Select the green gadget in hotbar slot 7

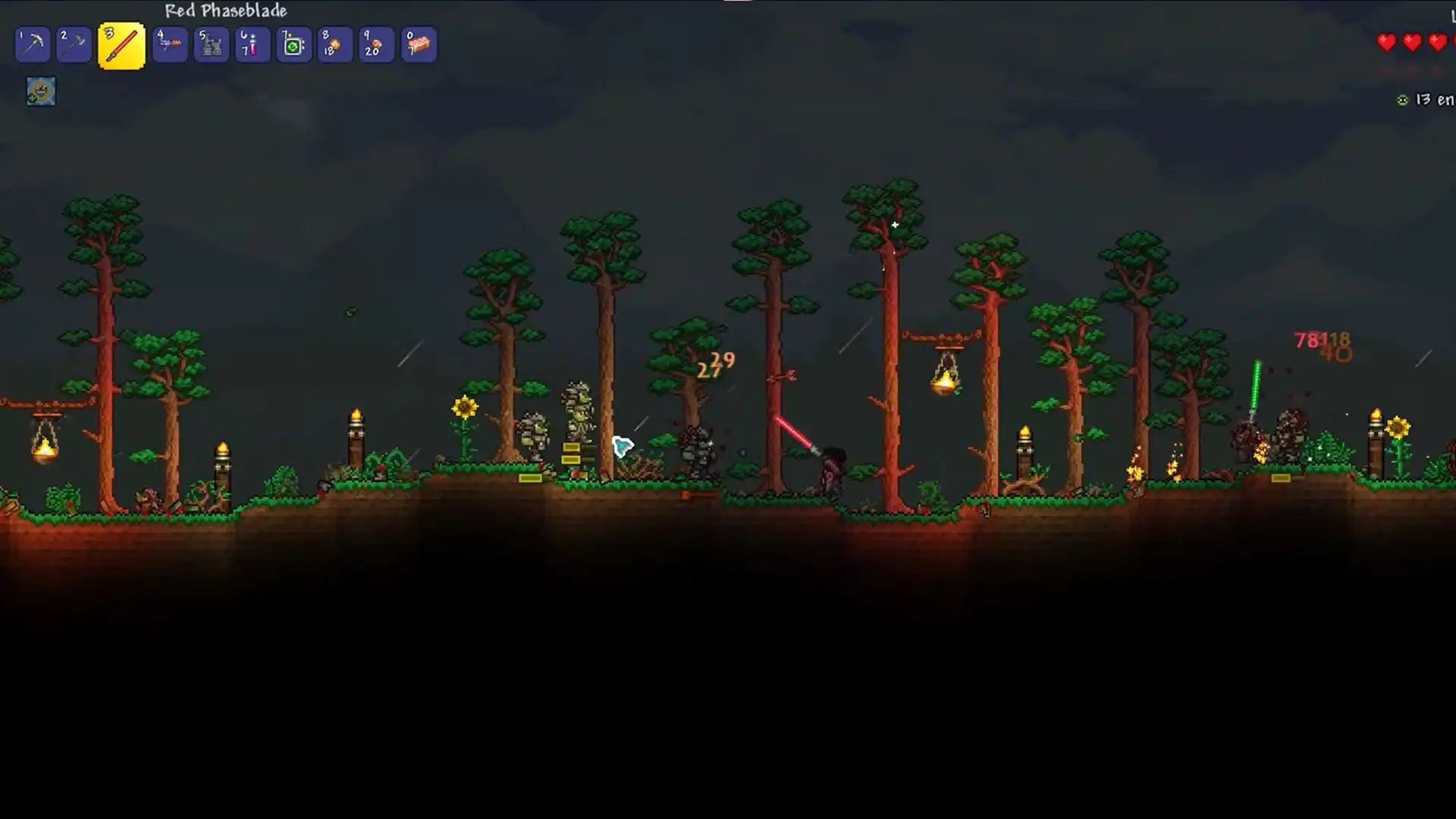tap(293, 44)
